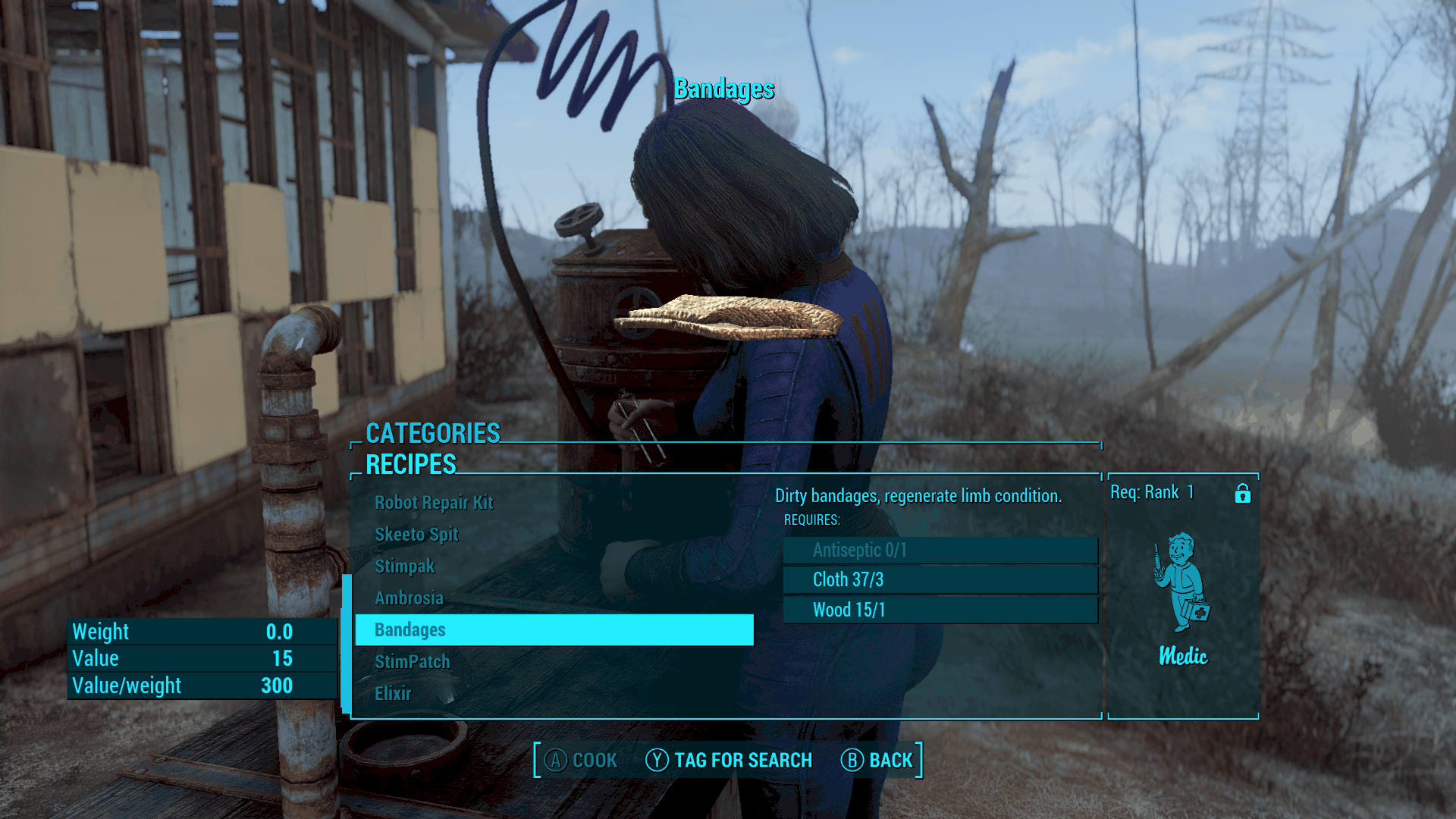The image size is (1456, 819).
Task: Click the Antiseptic ingredient requirement row
Action: (x=940, y=551)
